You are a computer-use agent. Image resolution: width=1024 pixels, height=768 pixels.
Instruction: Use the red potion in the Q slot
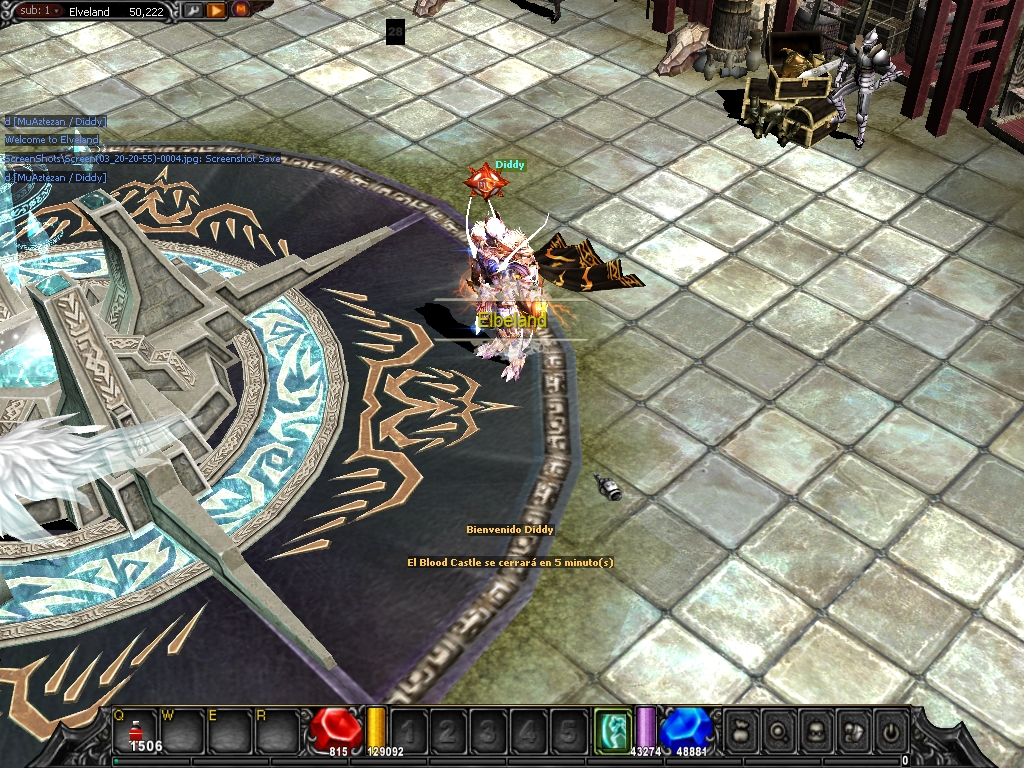[136, 731]
